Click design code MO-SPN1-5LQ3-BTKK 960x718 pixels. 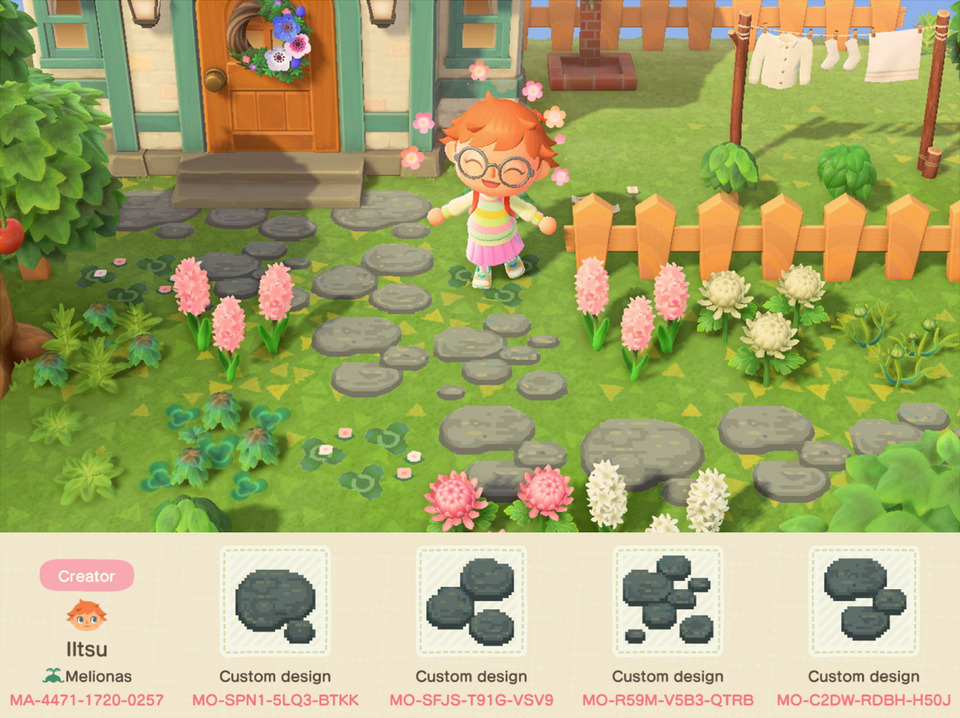pyautogui.click(x=275, y=699)
